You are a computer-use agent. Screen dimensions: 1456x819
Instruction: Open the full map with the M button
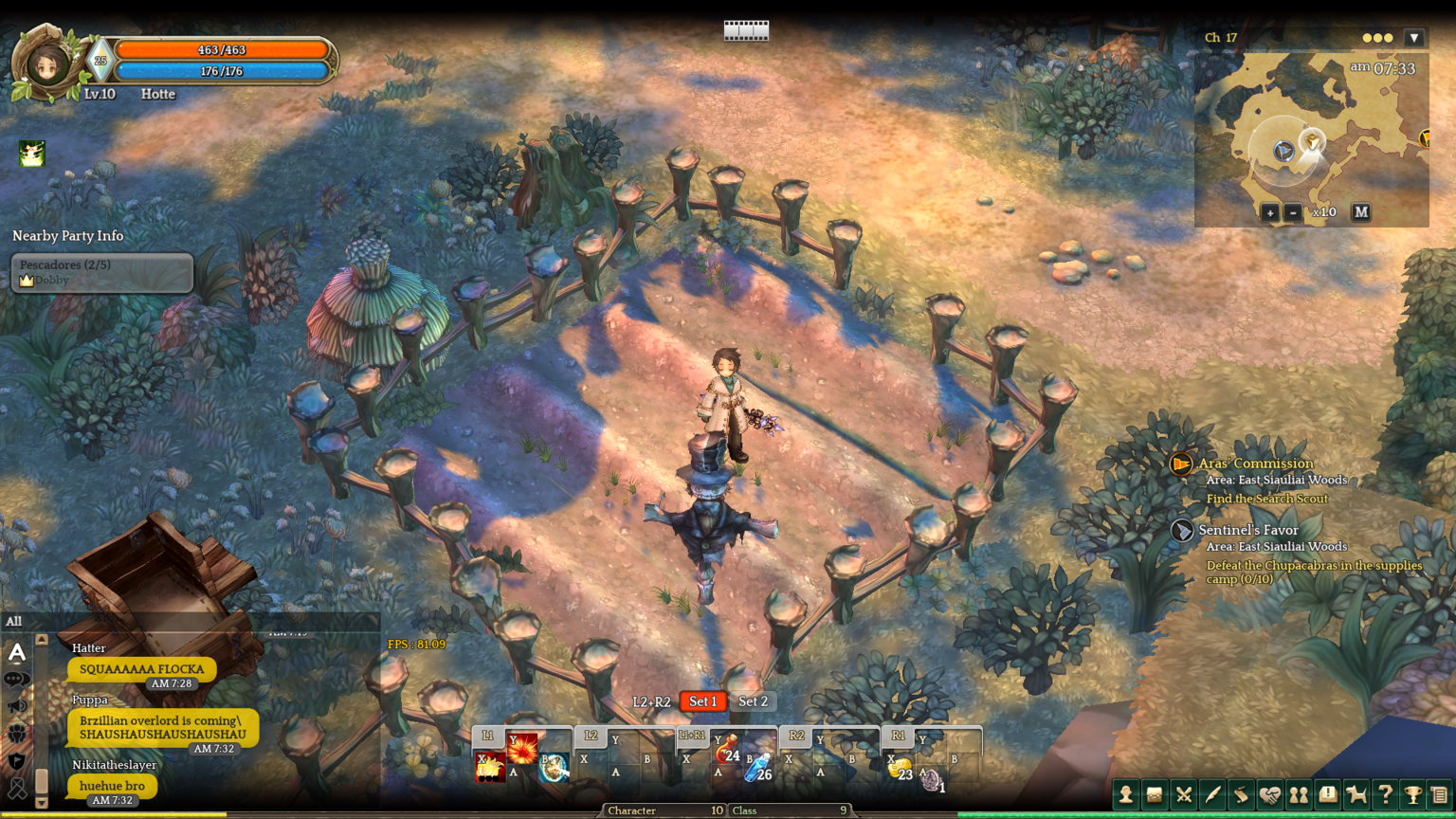coord(1361,212)
